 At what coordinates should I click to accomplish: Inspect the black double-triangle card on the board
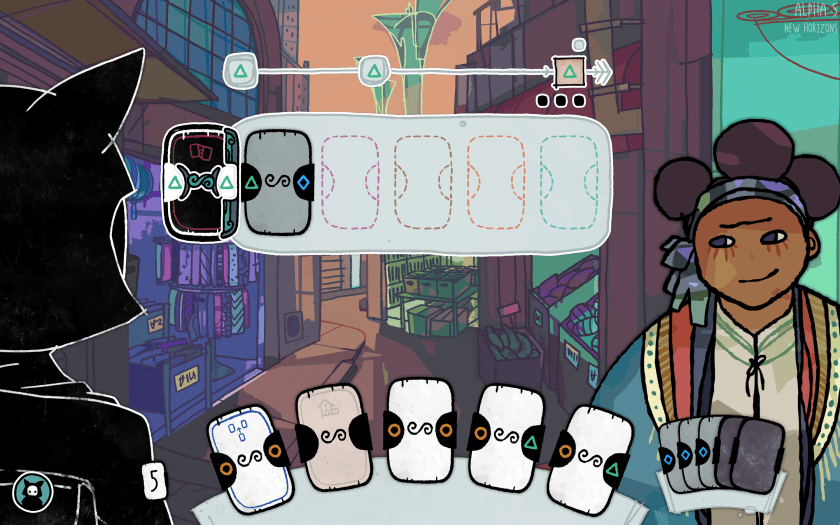pyautogui.click(x=199, y=182)
